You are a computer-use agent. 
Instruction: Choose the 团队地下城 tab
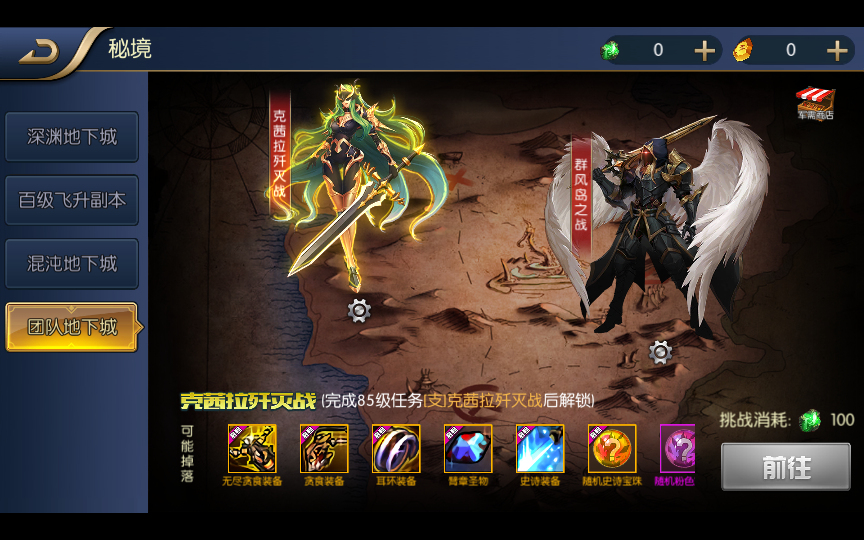tap(72, 327)
